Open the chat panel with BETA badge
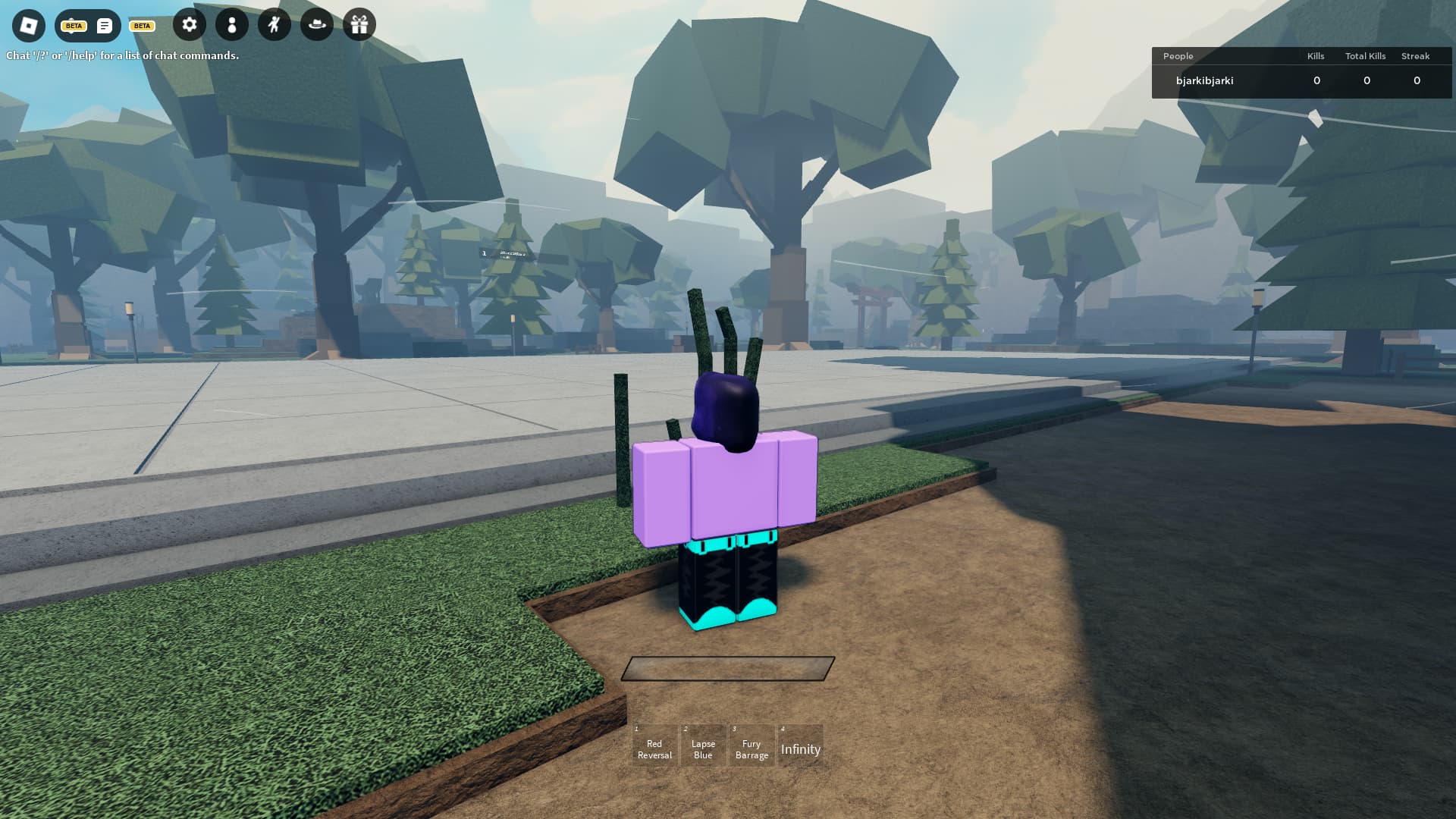 pos(104,26)
